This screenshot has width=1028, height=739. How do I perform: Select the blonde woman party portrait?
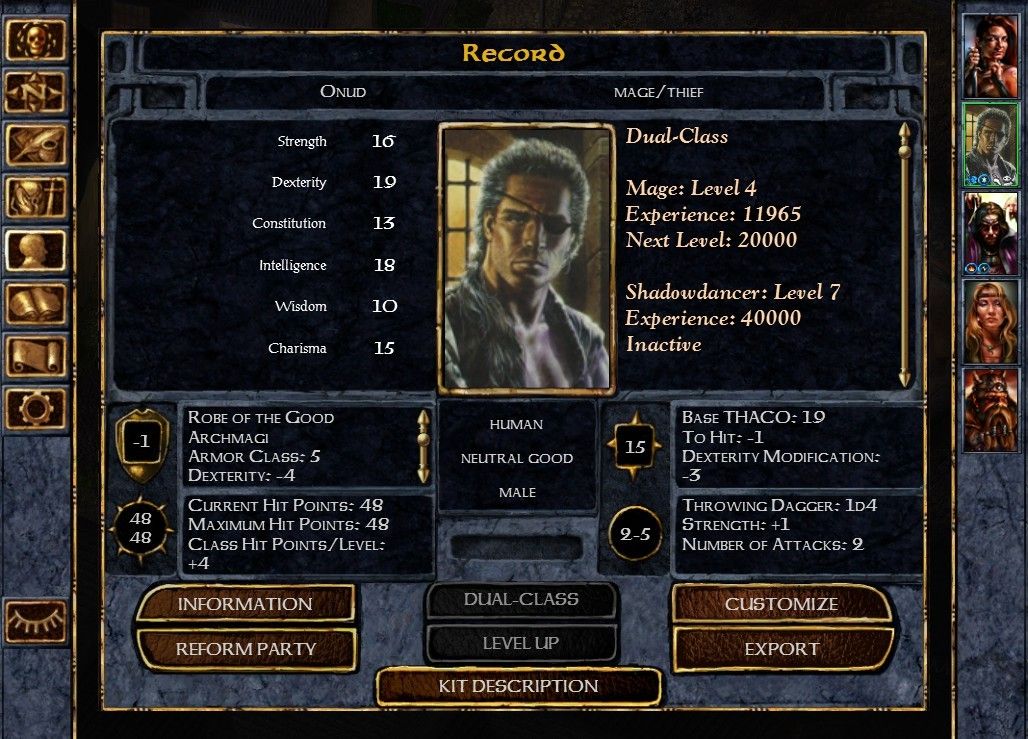click(x=990, y=321)
